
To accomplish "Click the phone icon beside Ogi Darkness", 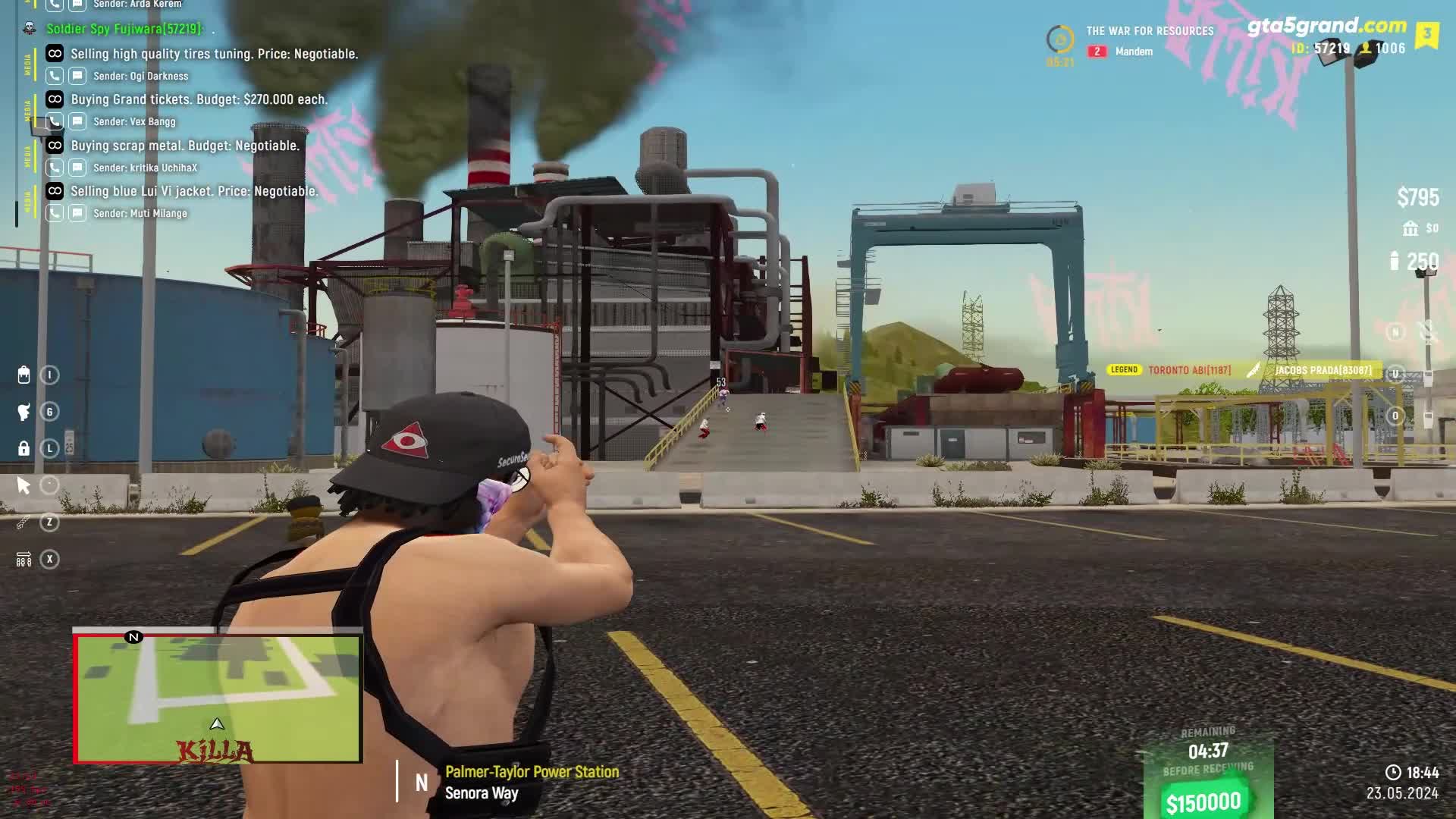I will coord(54,76).
